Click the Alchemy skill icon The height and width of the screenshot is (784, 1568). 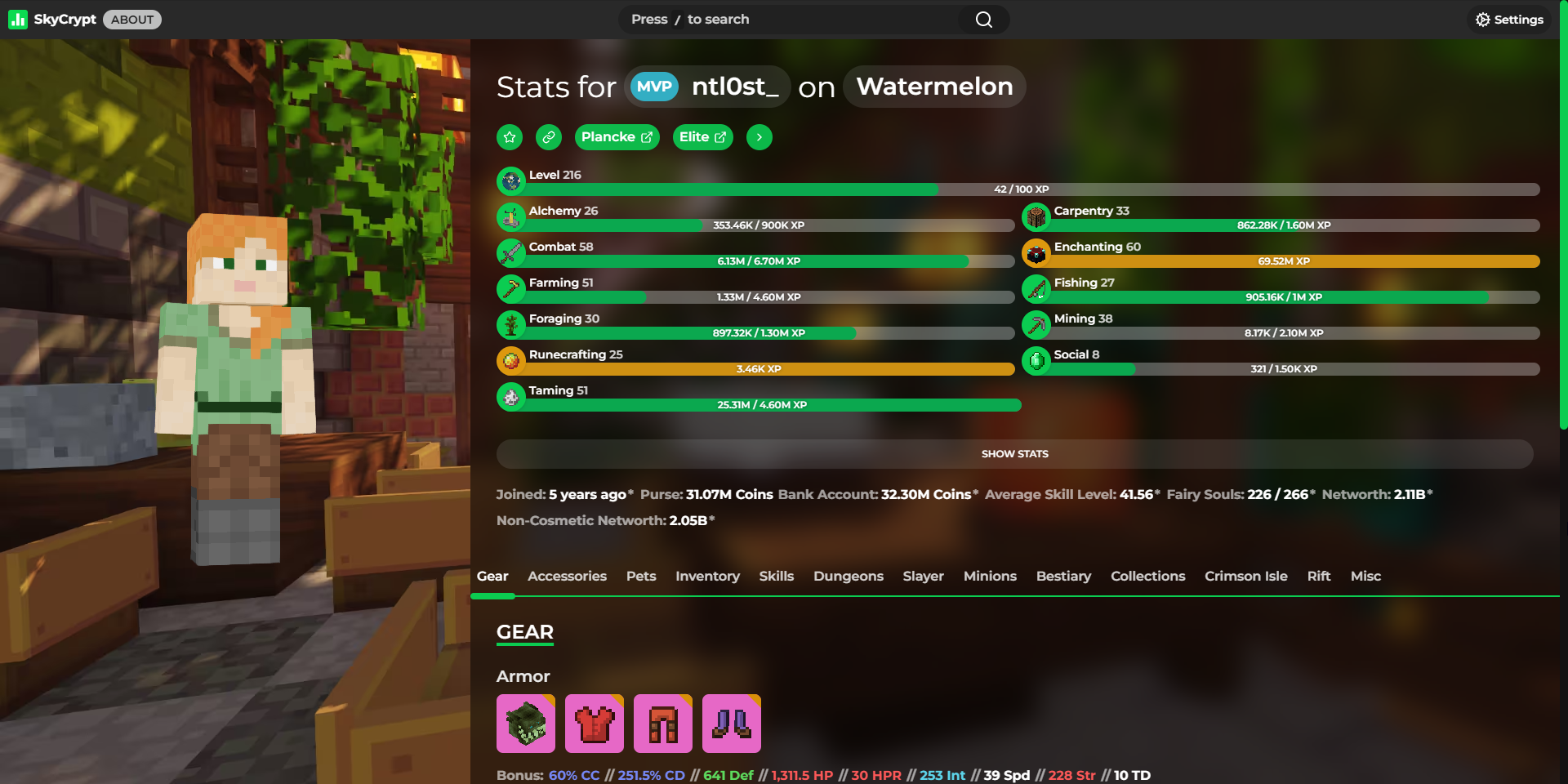(x=510, y=216)
